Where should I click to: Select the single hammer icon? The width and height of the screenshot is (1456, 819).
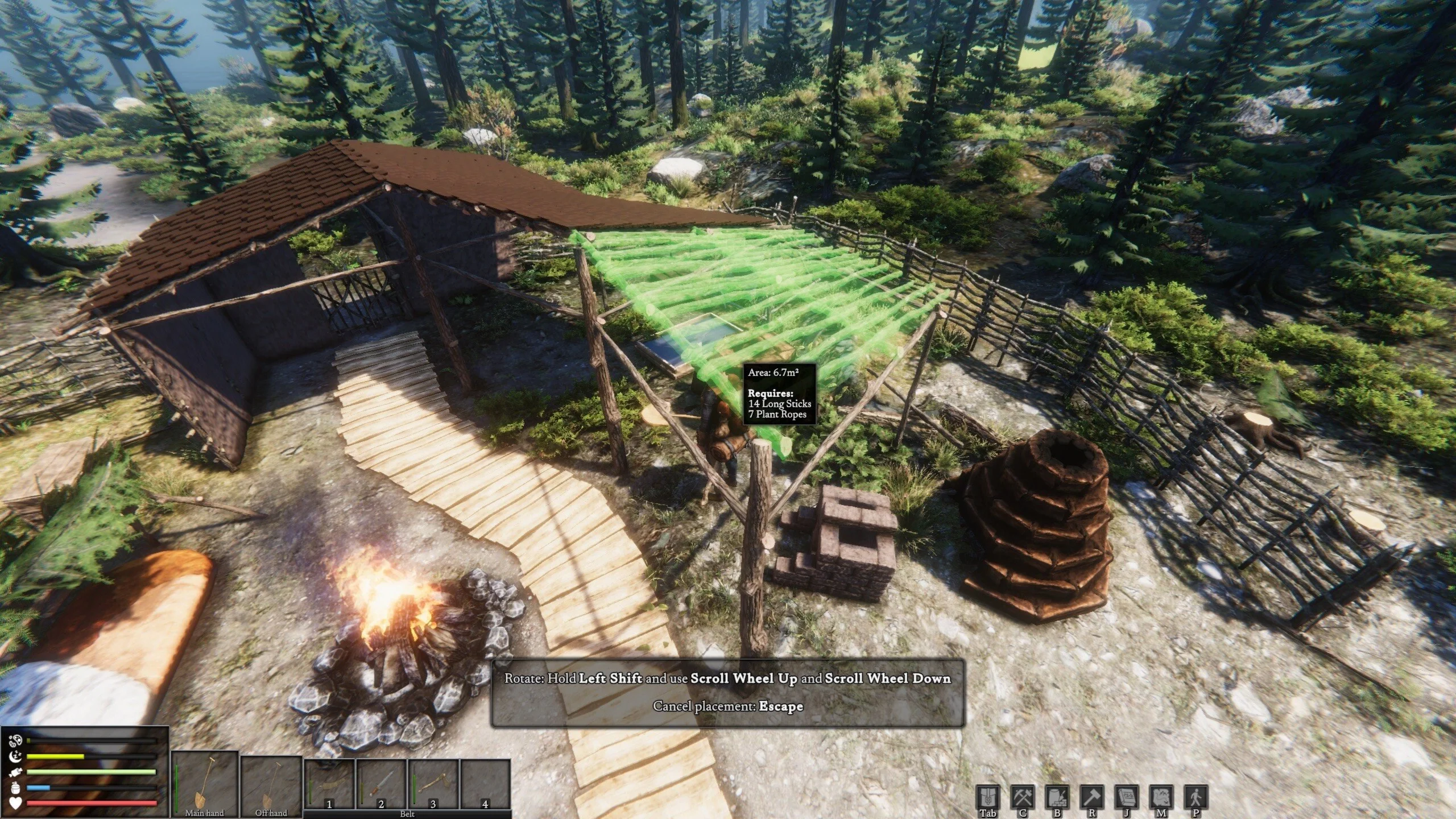(x=1091, y=797)
